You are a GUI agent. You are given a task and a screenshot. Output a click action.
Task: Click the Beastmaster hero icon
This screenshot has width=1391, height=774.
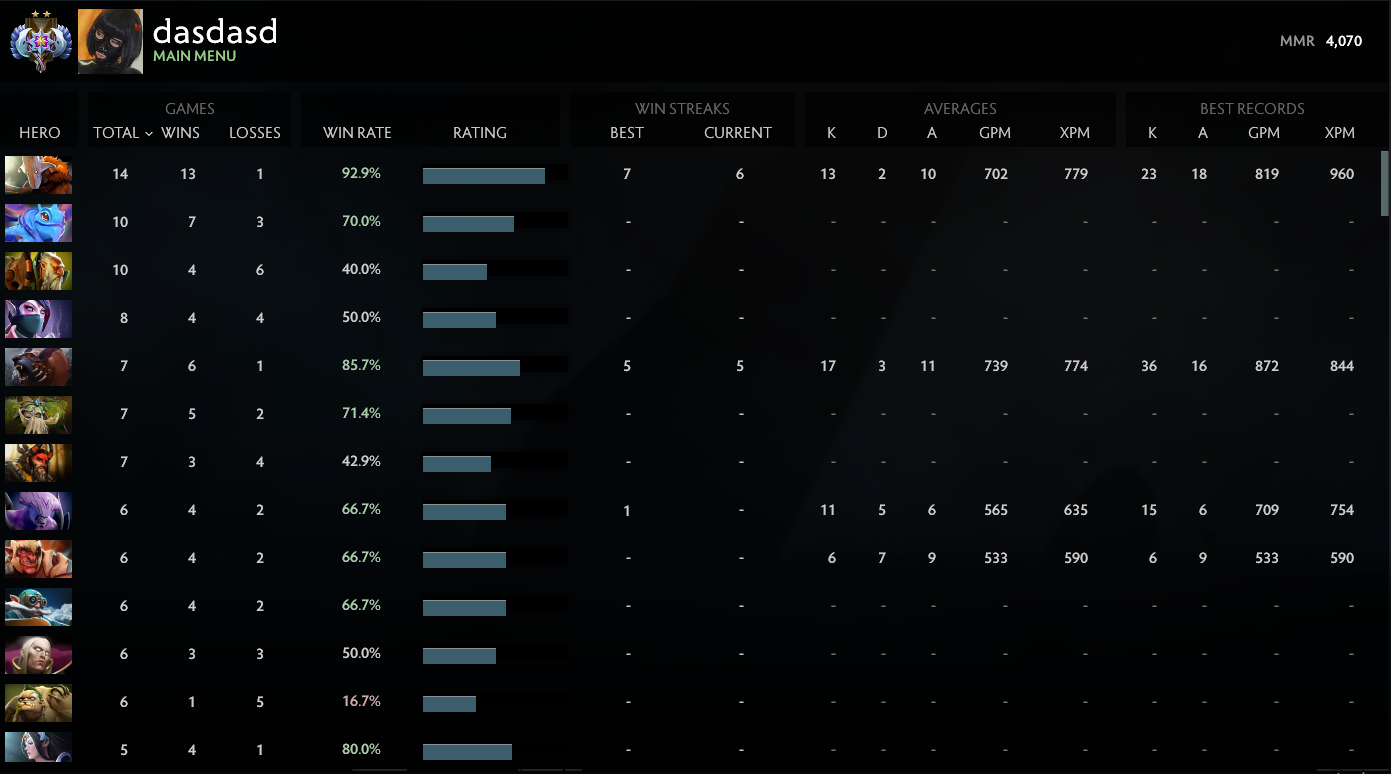point(36,462)
